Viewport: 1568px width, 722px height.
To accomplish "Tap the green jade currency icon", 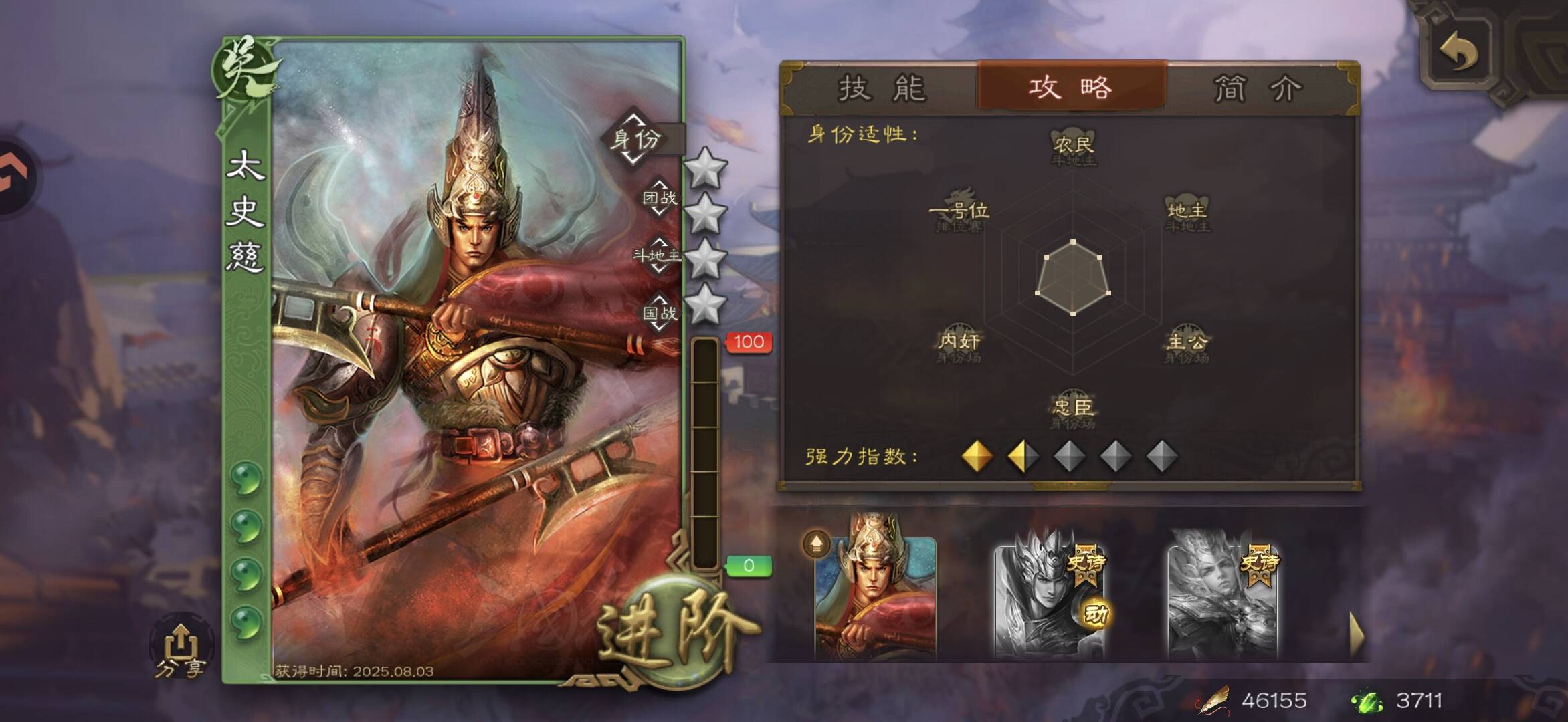I will click(1366, 701).
